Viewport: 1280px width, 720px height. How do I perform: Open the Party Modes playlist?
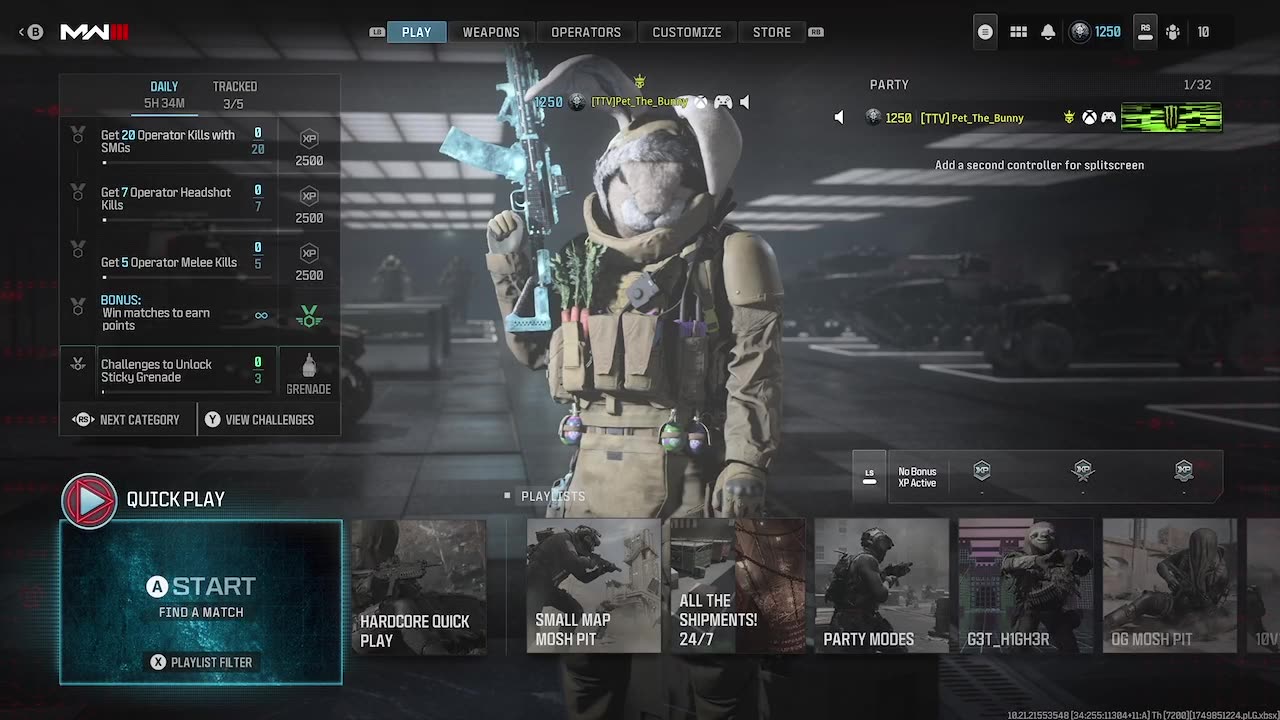[x=881, y=587]
